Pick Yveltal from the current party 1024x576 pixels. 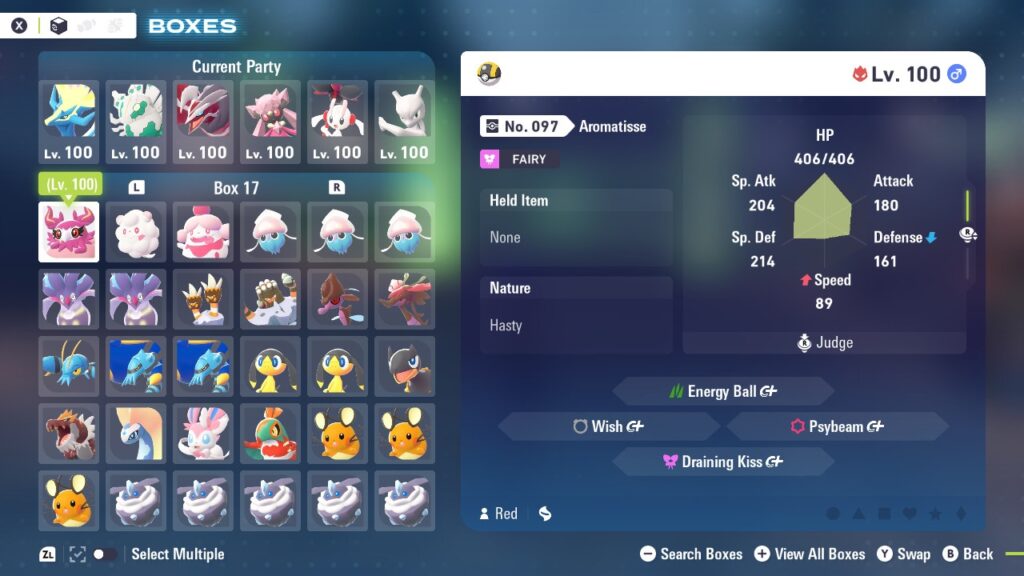click(203, 122)
